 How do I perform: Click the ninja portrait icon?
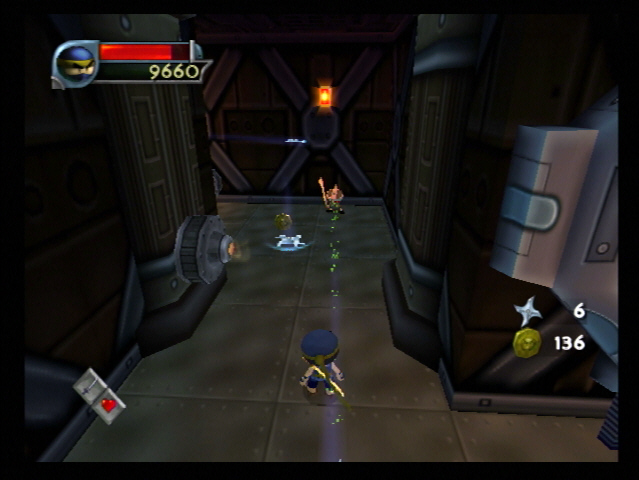point(76,63)
